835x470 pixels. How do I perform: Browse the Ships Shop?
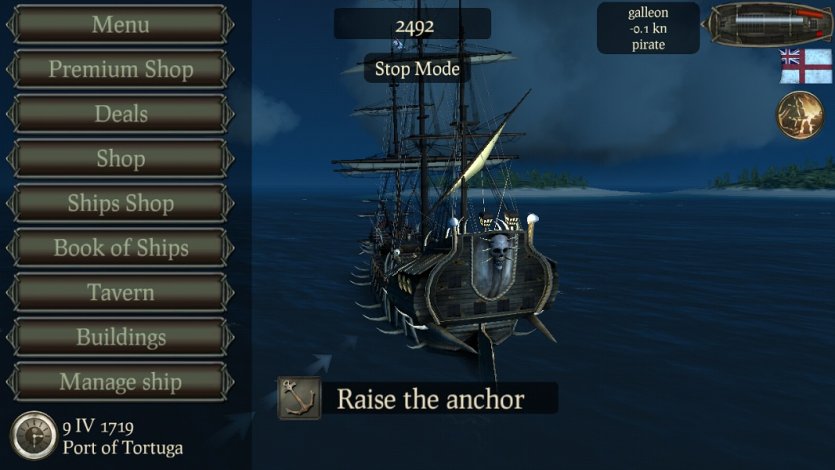click(120, 203)
